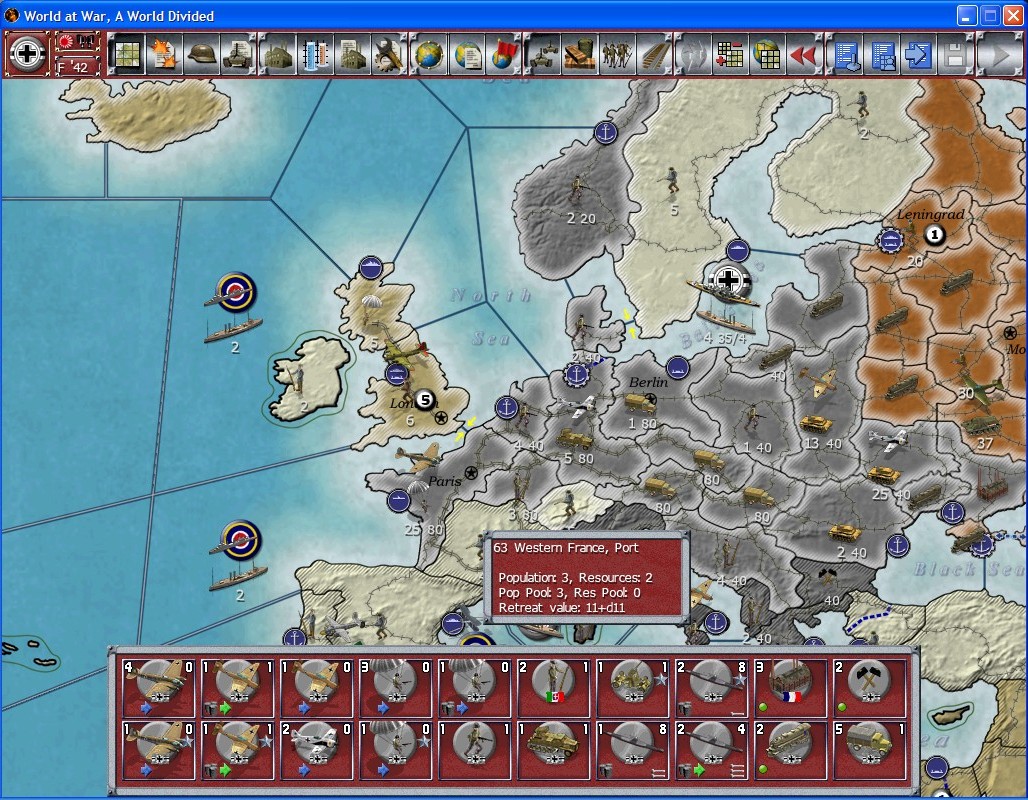Select the French flag factory unit slot
The image size is (1028, 800).
coord(790,688)
